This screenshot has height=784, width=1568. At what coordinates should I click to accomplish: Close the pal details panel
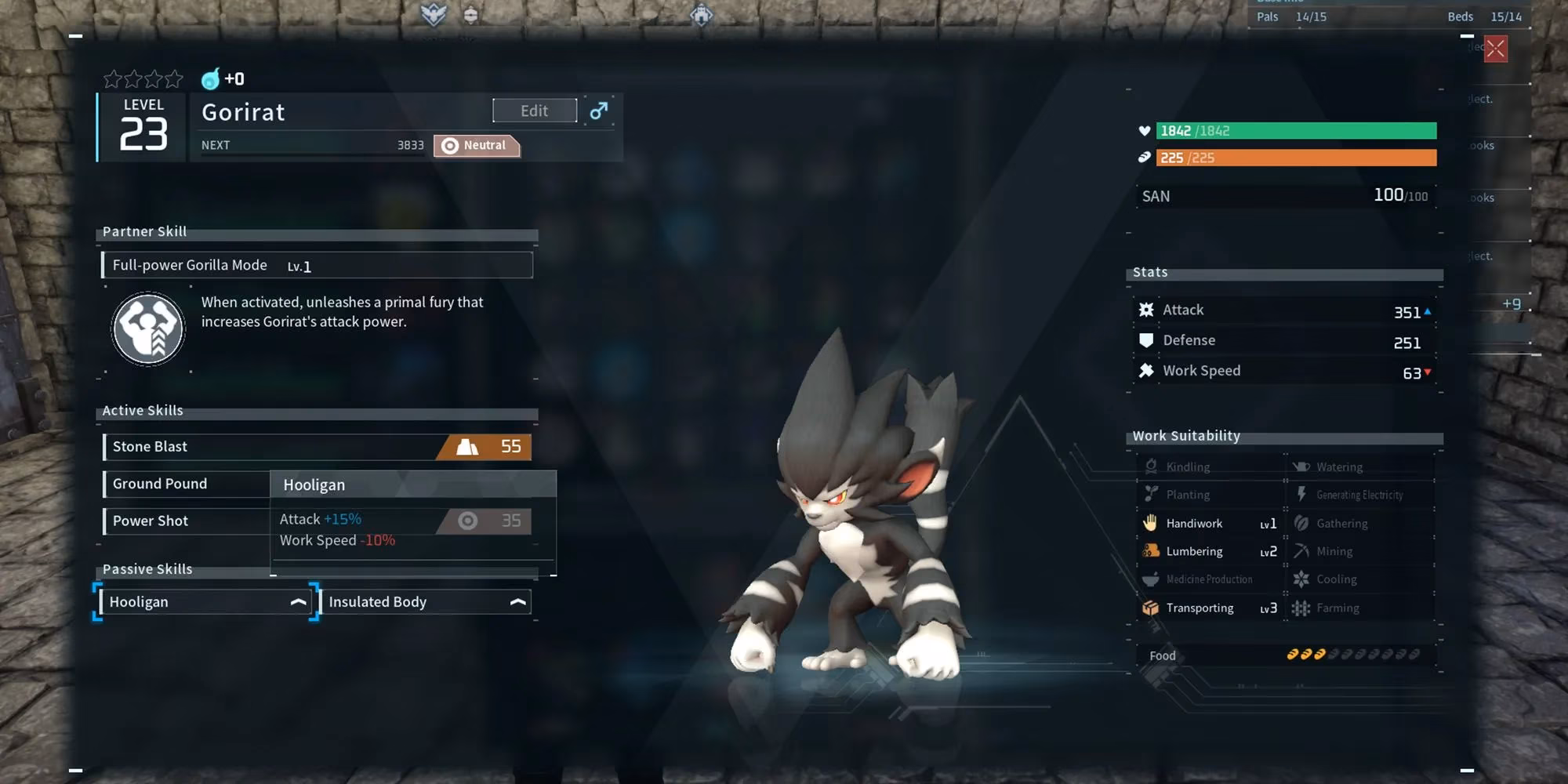1495,49
